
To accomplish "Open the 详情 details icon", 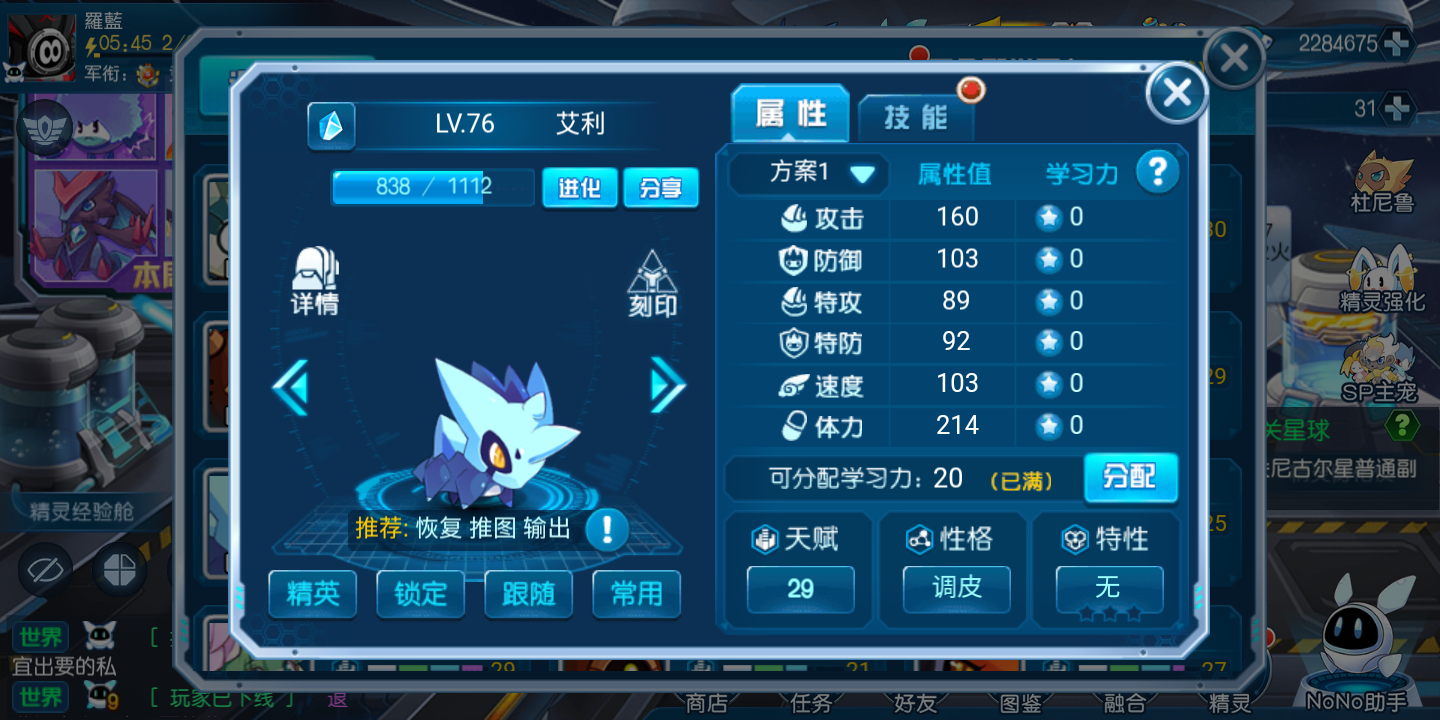I will [x=315, y=282].
